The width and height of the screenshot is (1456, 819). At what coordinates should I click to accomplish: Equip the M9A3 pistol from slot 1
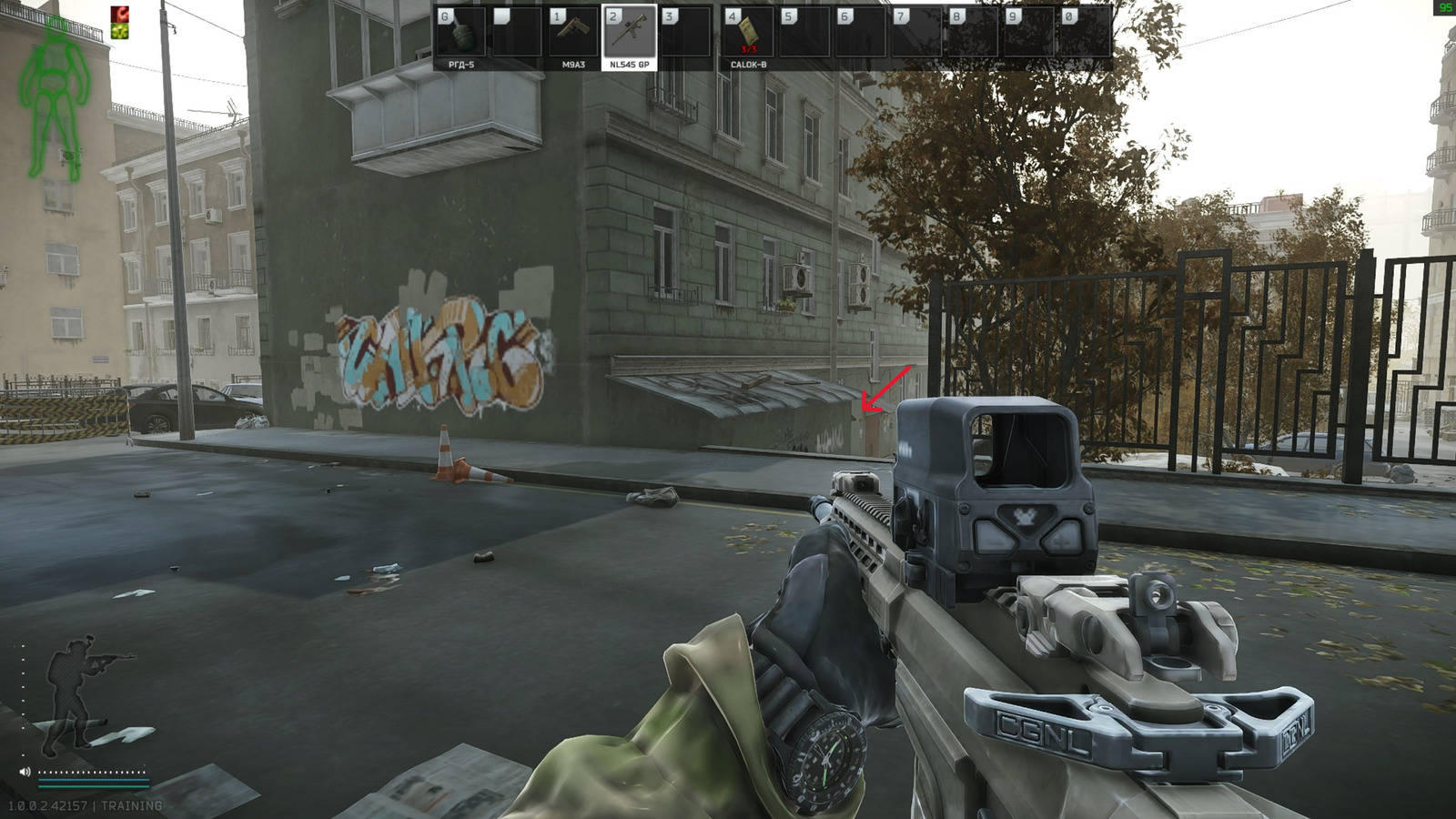tap(574, 30)
